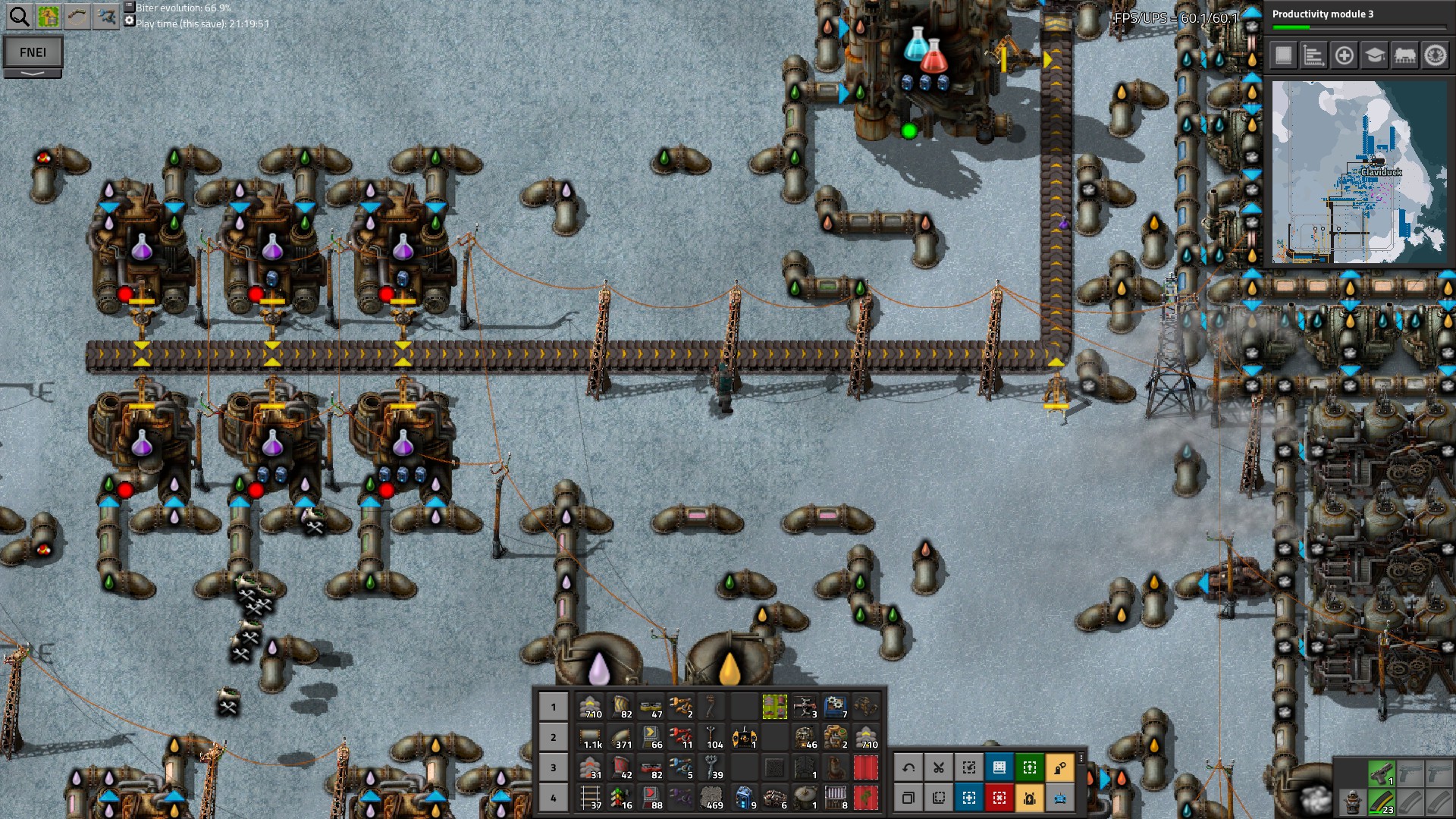The image size is (1456, 819).
Task: Select the rail item with count 37
Action: pyautogui.click(x=591, y=798)
